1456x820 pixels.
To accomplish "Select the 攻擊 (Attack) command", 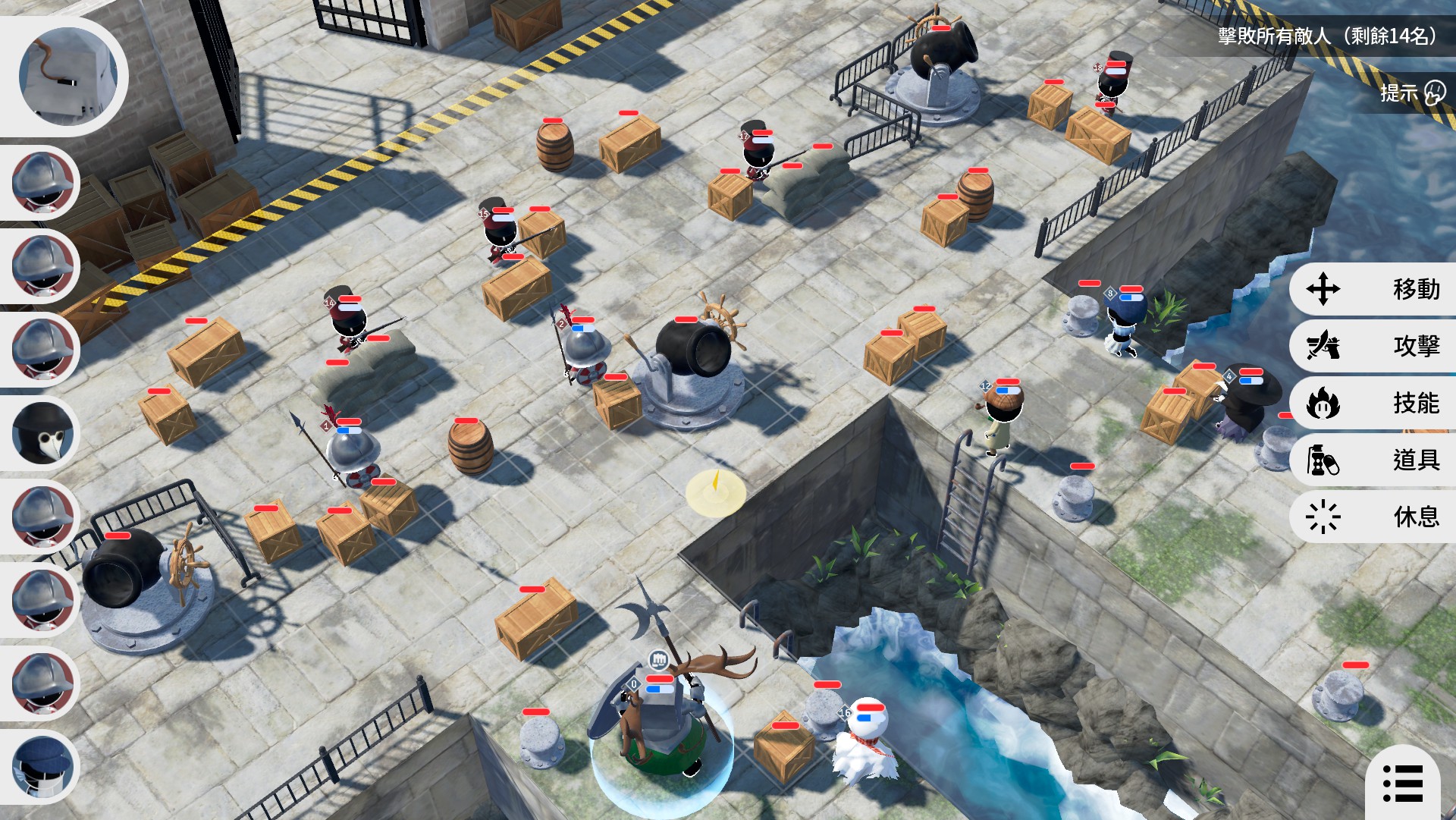I will (x=1373, y=346).
